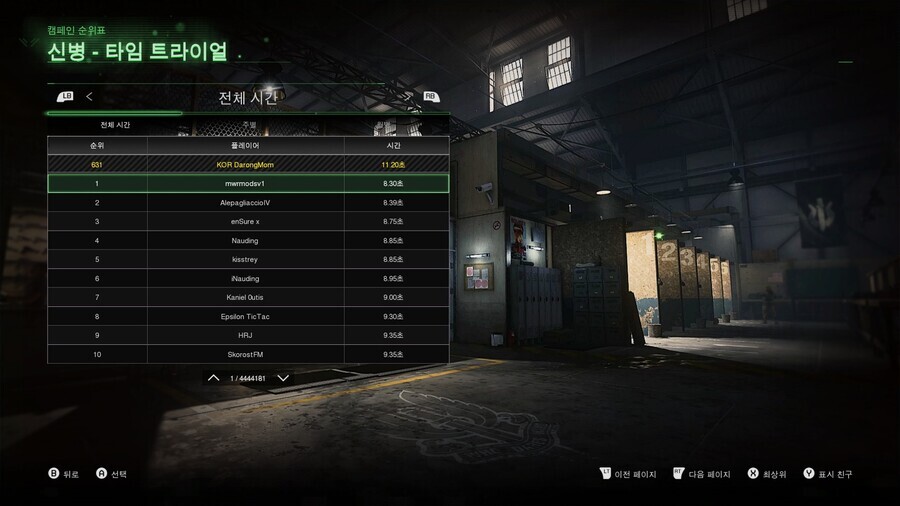Click the page up chevron below the table
Screen dimensions: 900x506
coord(213,378)
